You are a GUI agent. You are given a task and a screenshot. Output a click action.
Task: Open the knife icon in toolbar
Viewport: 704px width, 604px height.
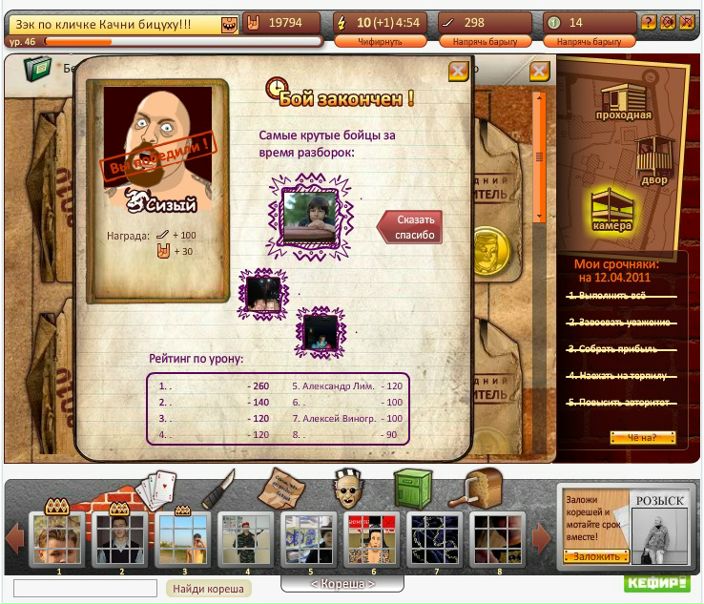tap(217, 489)
